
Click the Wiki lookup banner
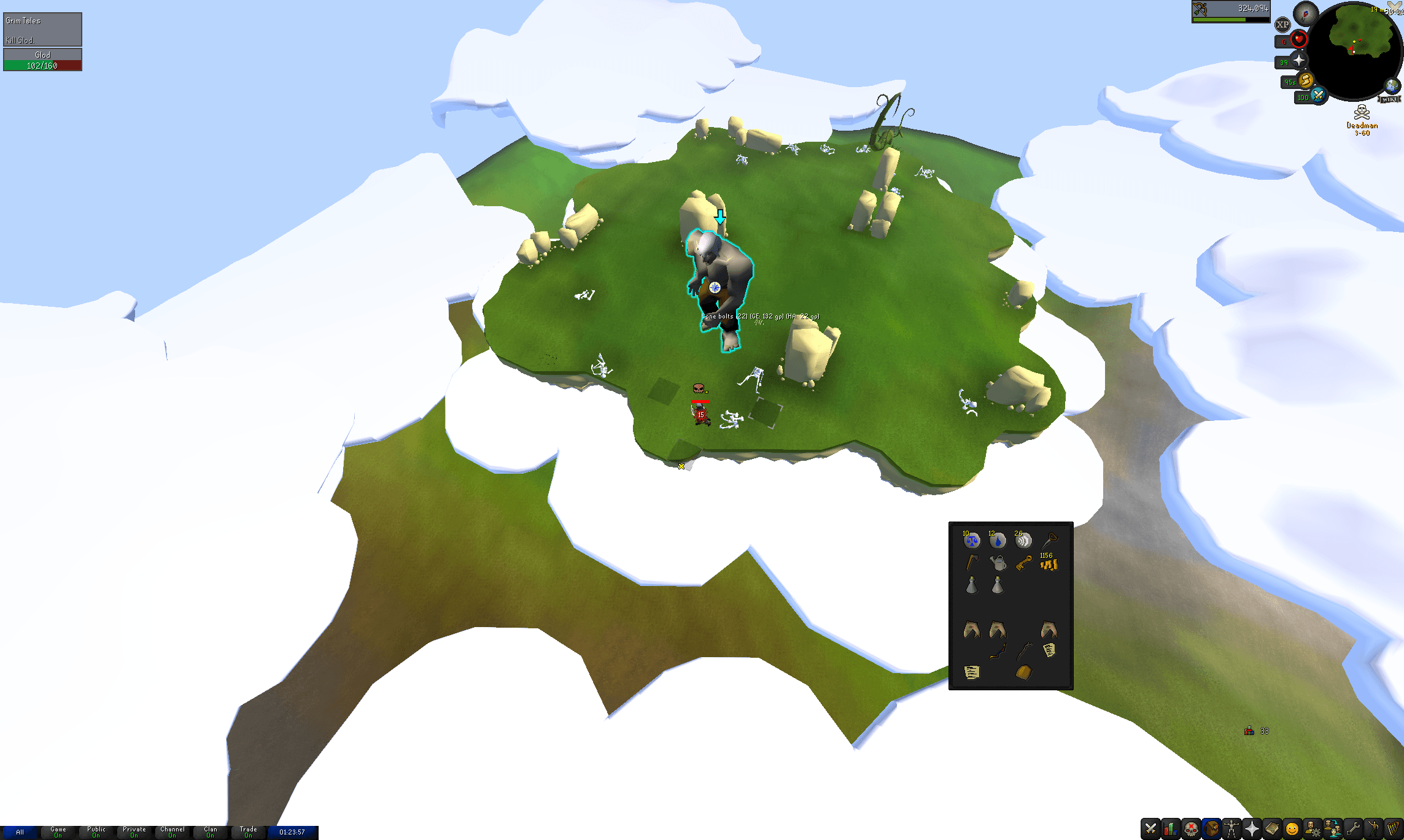point(1389,99)
